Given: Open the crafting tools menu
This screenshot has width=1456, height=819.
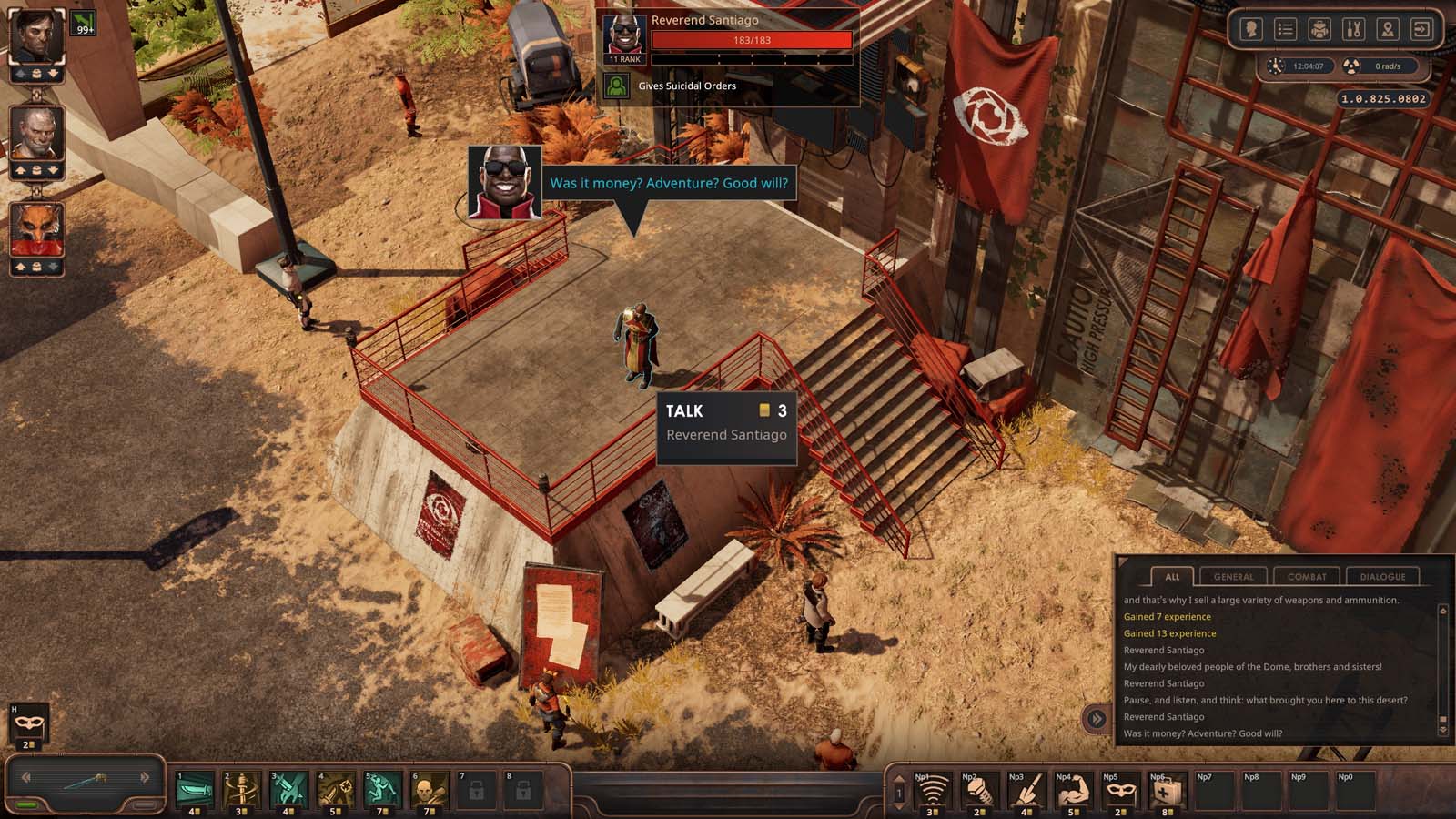Looking at the screenshot, I should point(1352,30).
